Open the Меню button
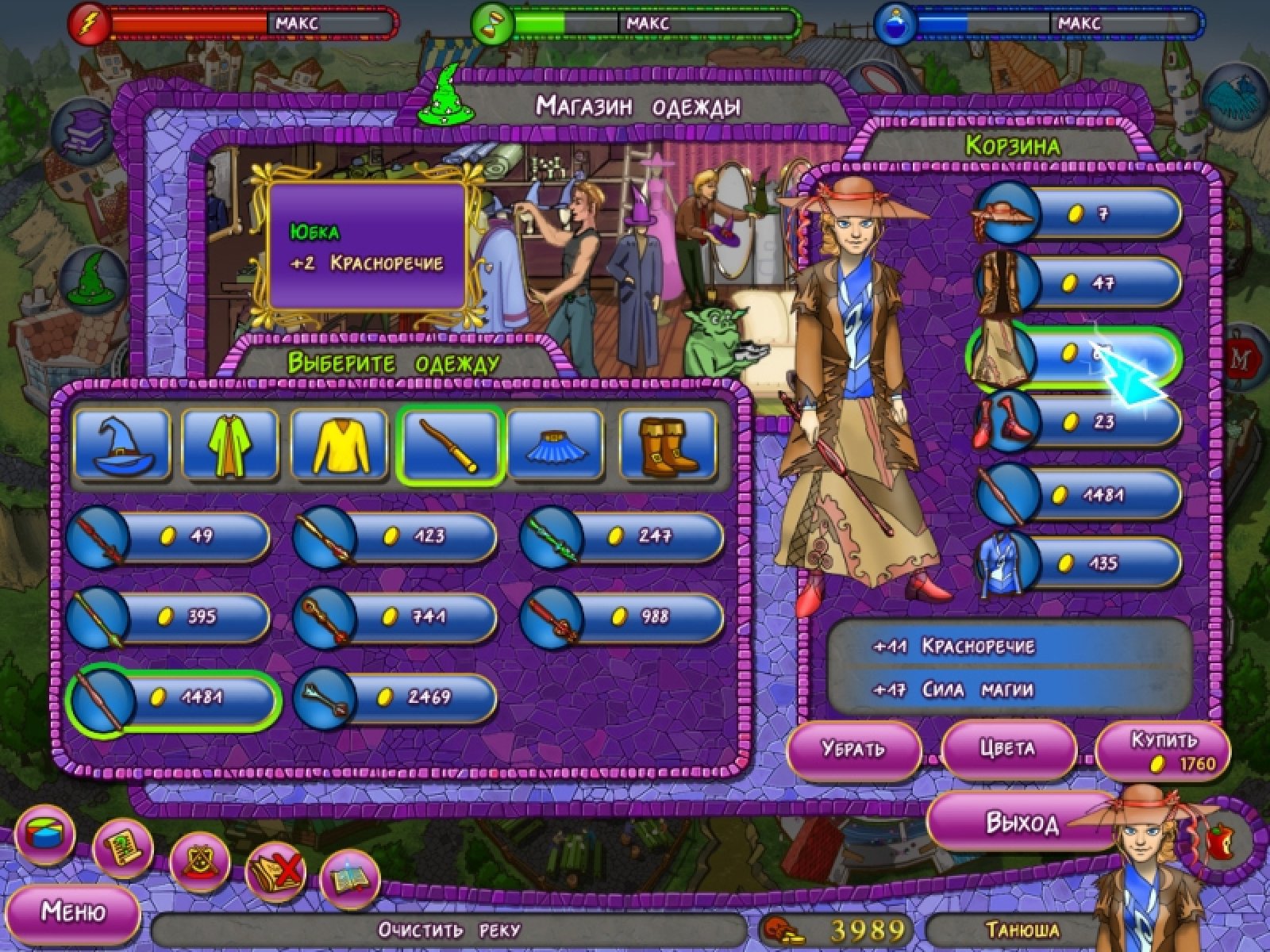1270x952 pixels. [73, 912]
